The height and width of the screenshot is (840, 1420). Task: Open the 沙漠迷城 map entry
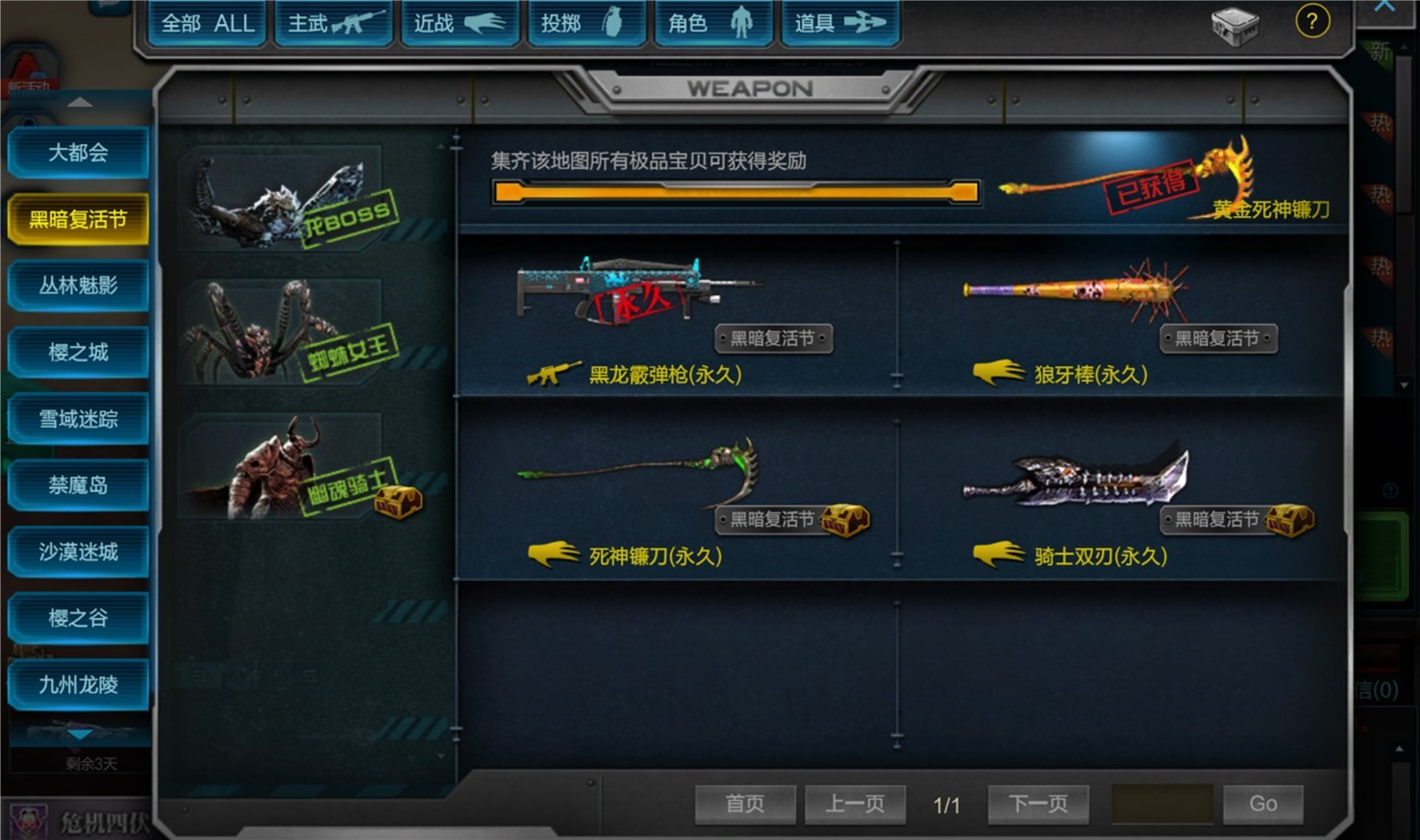(79, 552)
